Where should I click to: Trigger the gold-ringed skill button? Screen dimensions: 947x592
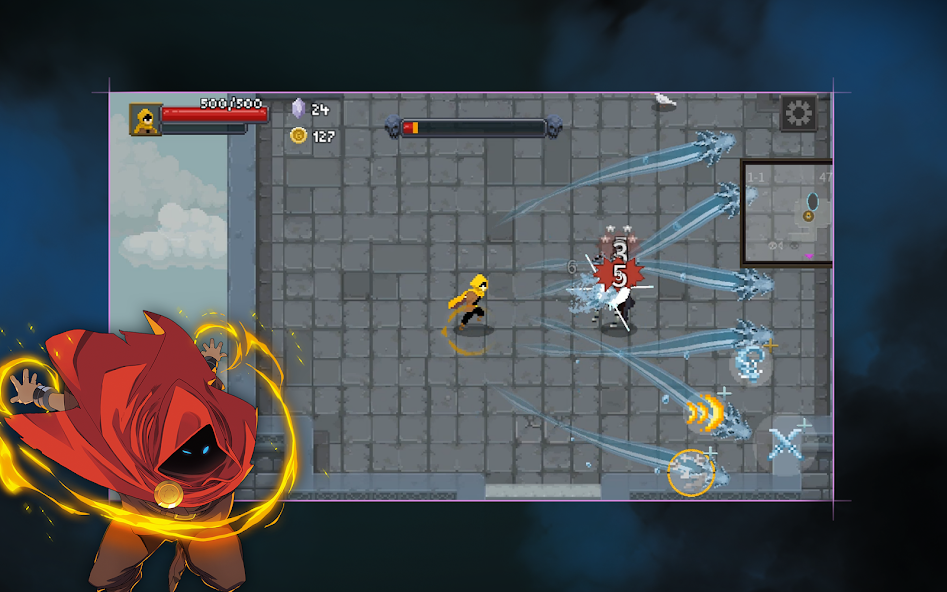pos(691,473)
